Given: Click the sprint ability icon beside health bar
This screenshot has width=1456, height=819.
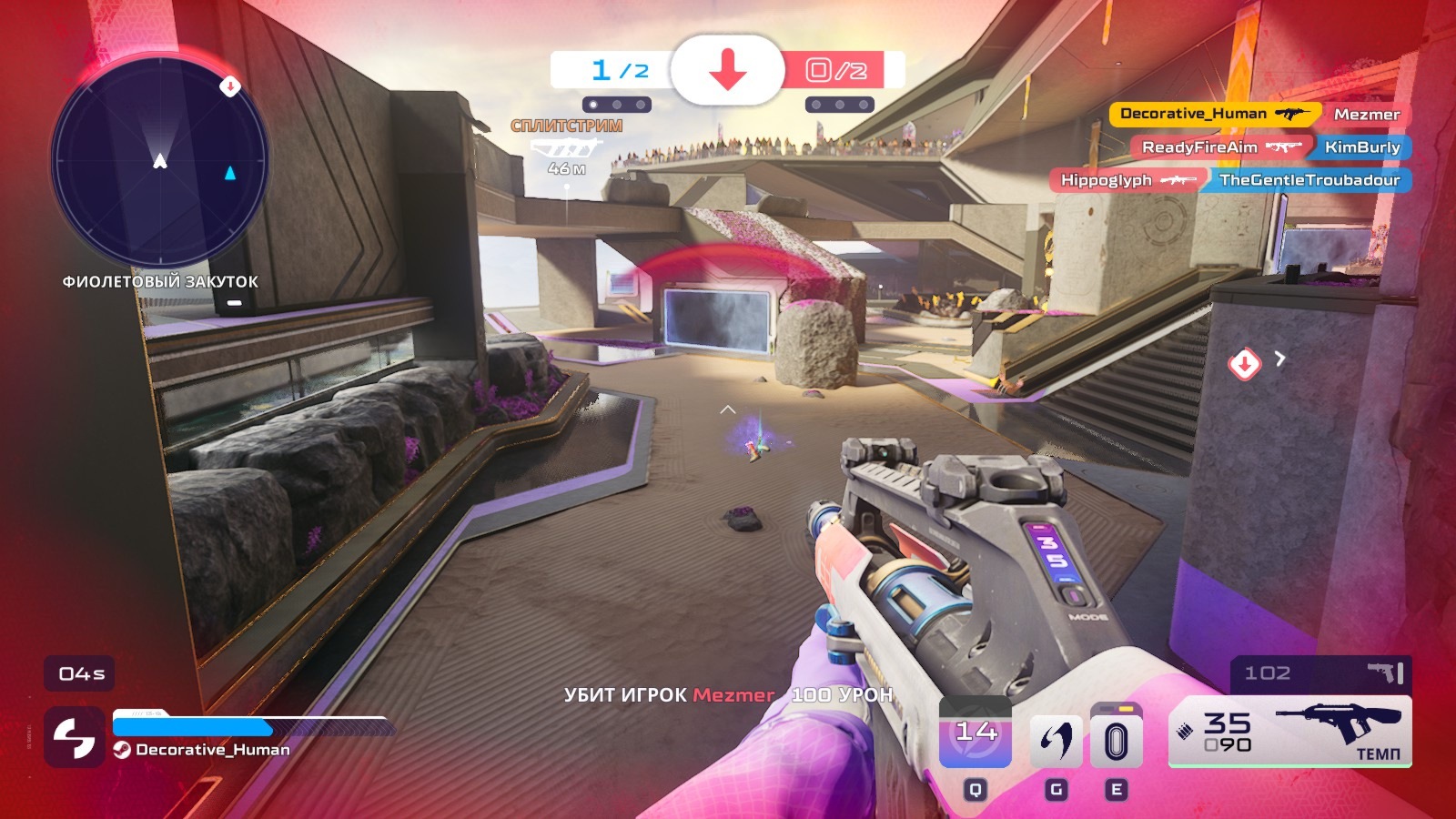Looking at the screenshot, I should pyautogui.click(x=74, y=737).
